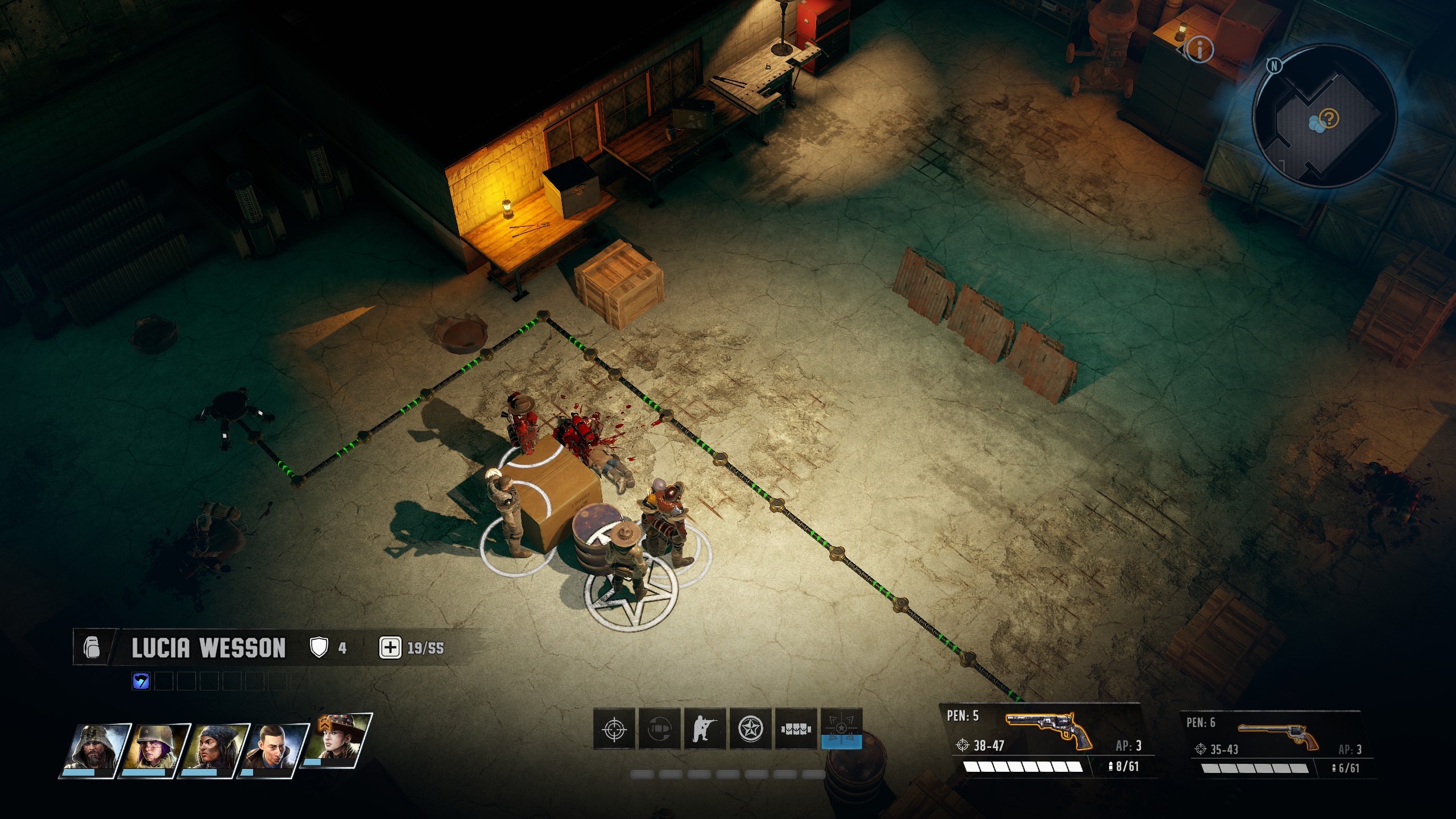Activate the kneeling rifleman ambush ability
The image size is (1456, 819).
coord(705,729)
